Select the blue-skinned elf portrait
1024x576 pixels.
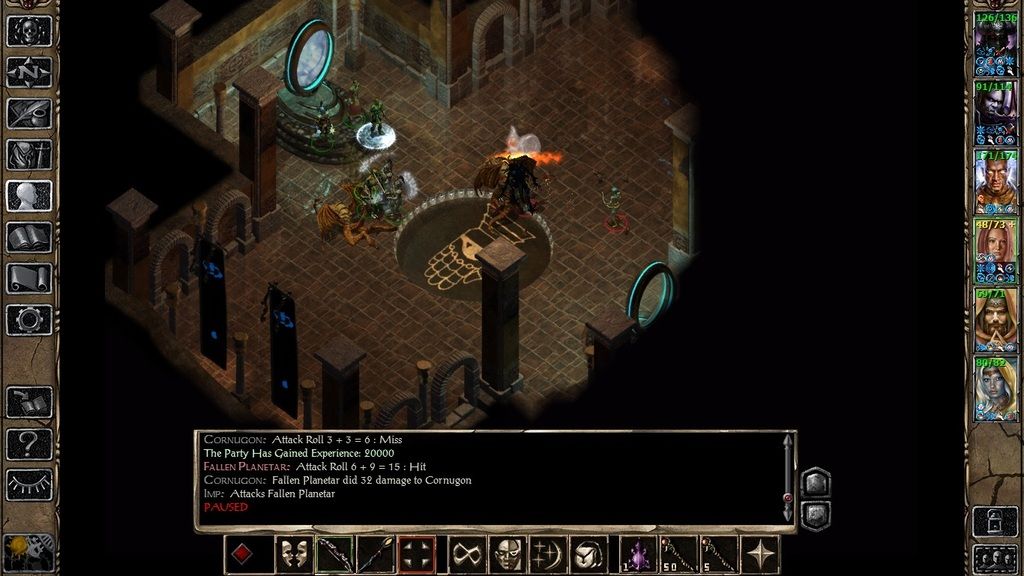[x=995, y=388]
